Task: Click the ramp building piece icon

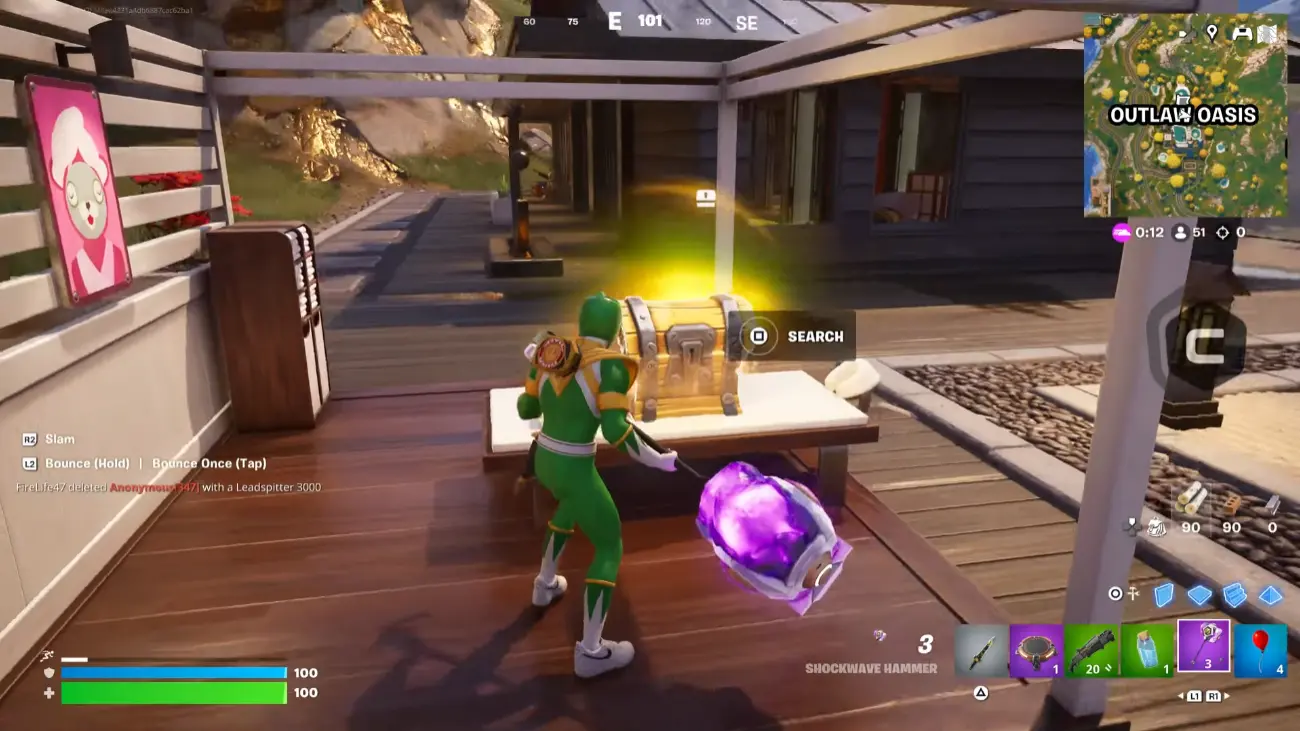Action: point(1236,593)
